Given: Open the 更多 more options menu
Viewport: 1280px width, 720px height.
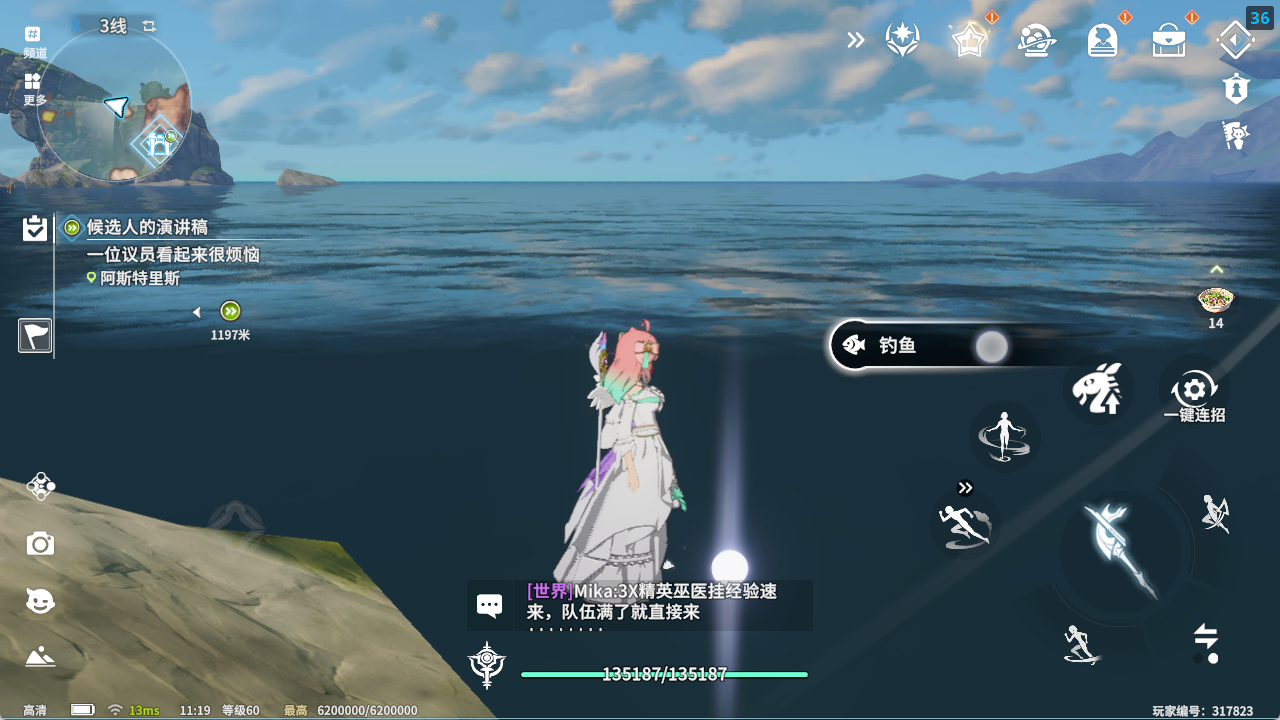Looking at the screenshot, I should point(34,88).
